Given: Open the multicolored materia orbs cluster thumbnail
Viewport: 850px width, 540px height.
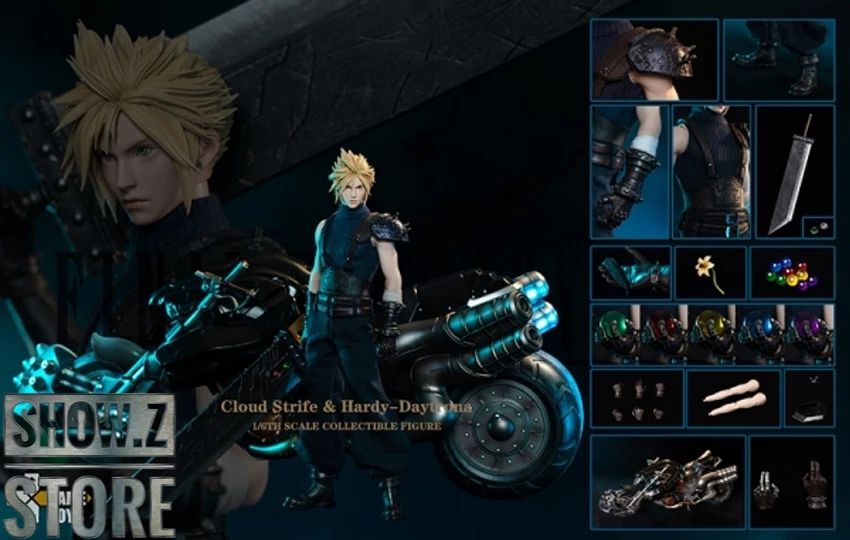Looking at the screenshot, I should tap(792, 272).
